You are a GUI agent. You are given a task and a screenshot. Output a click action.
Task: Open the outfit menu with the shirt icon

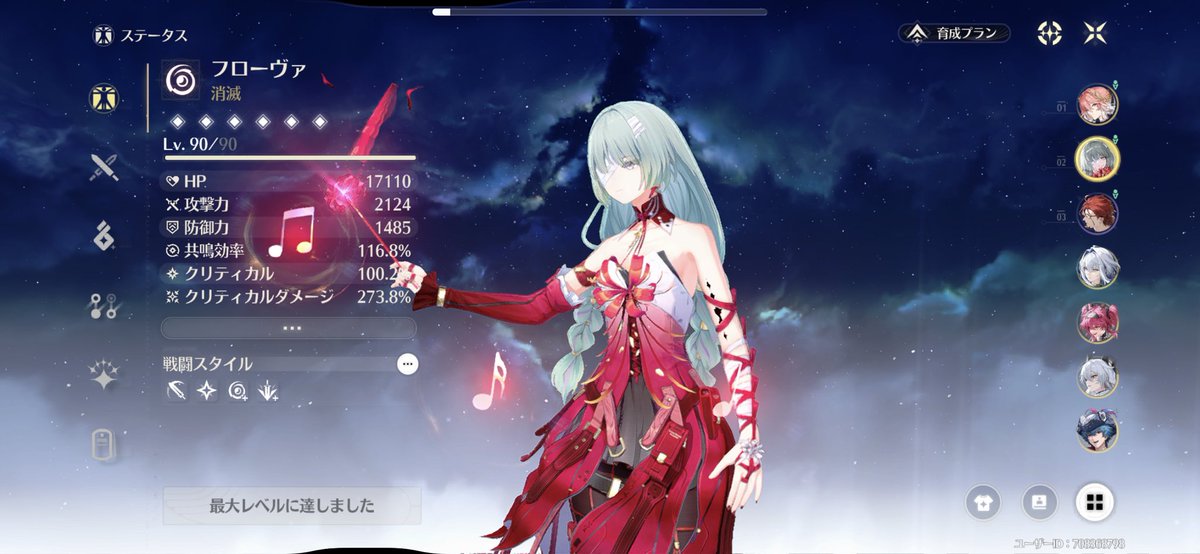pyautogui.click(x=983, y=502)
